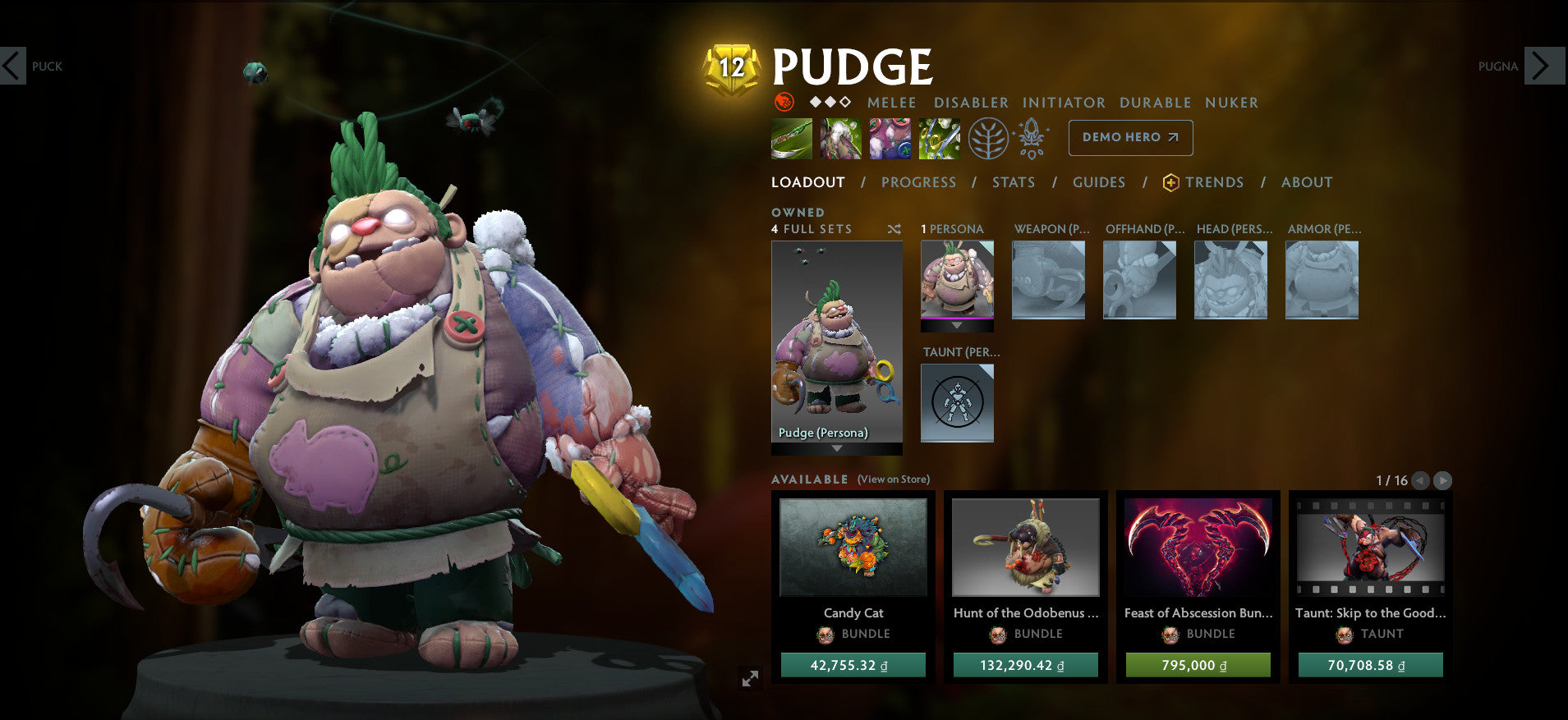Click the expand-view arrows near the hero model
This screenshot has height=720, width=1568.
coord(748,678)
